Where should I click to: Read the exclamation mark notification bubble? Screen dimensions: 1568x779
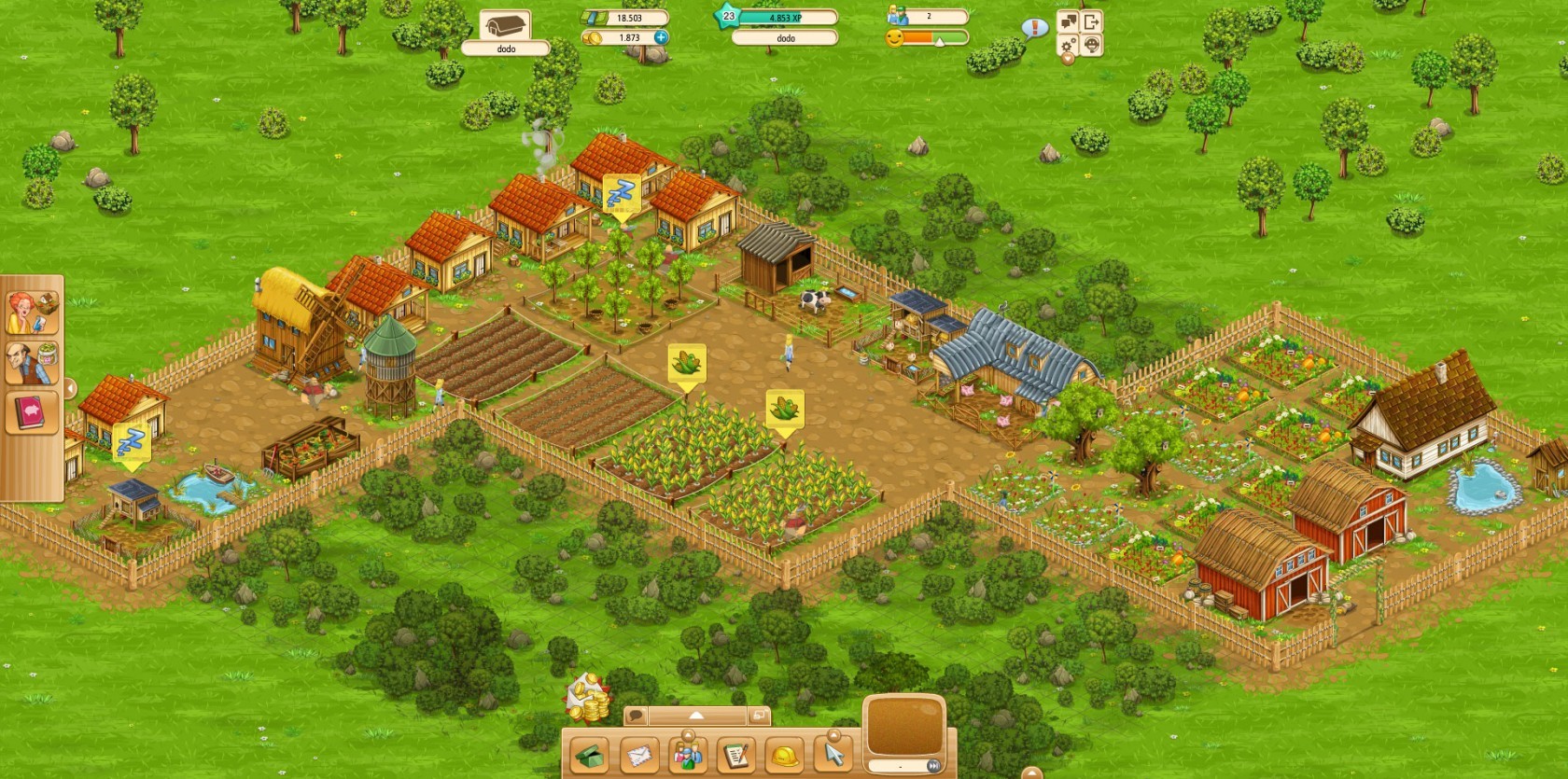tap(1033, 28)
